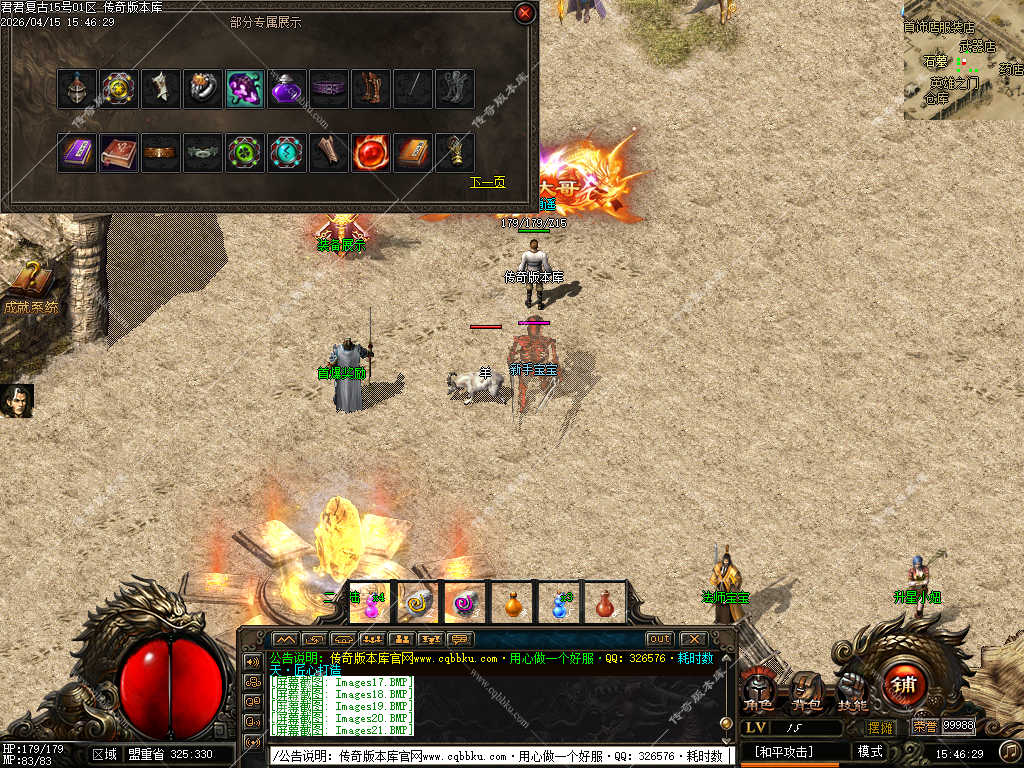Close the exclusive item showcase panel
1024x768 pixels.
[x=524, y=13]
